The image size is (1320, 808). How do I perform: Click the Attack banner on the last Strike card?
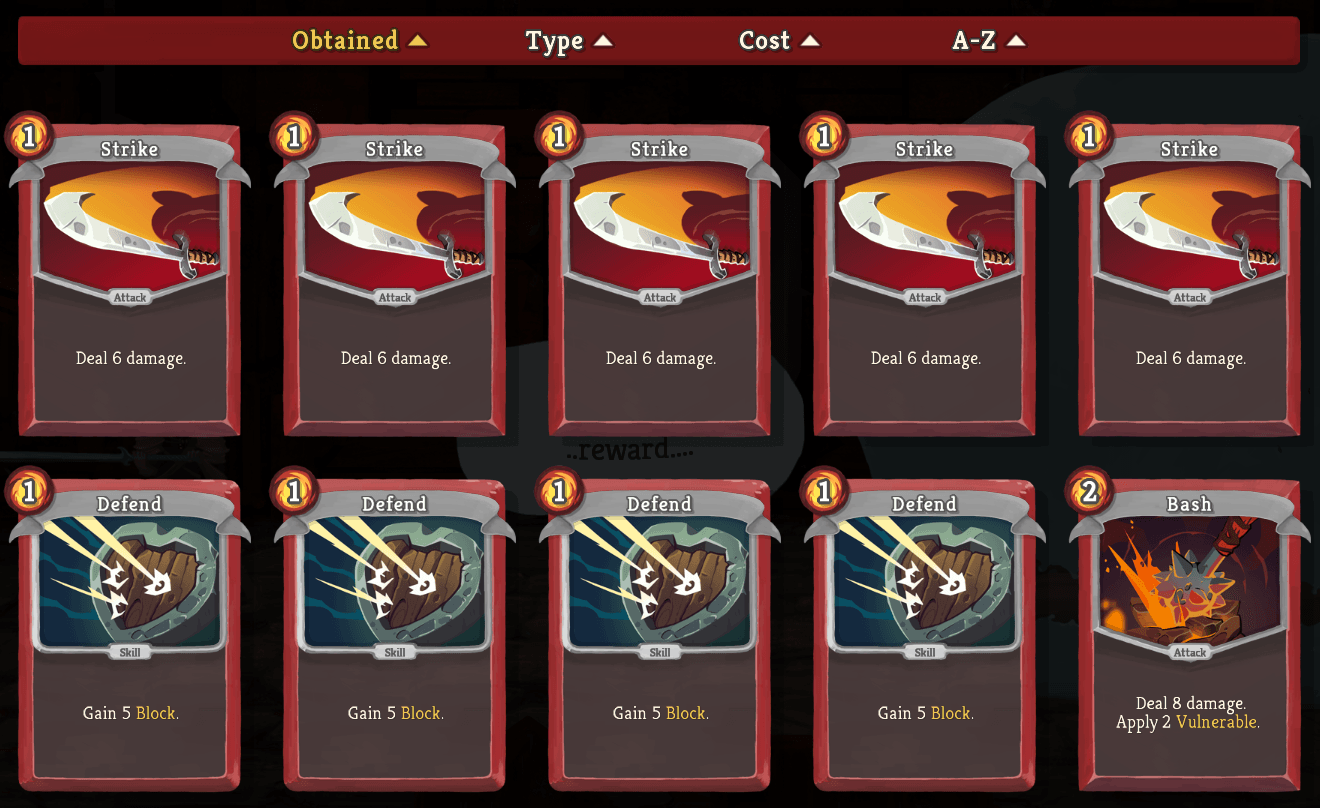point(1189,297)
